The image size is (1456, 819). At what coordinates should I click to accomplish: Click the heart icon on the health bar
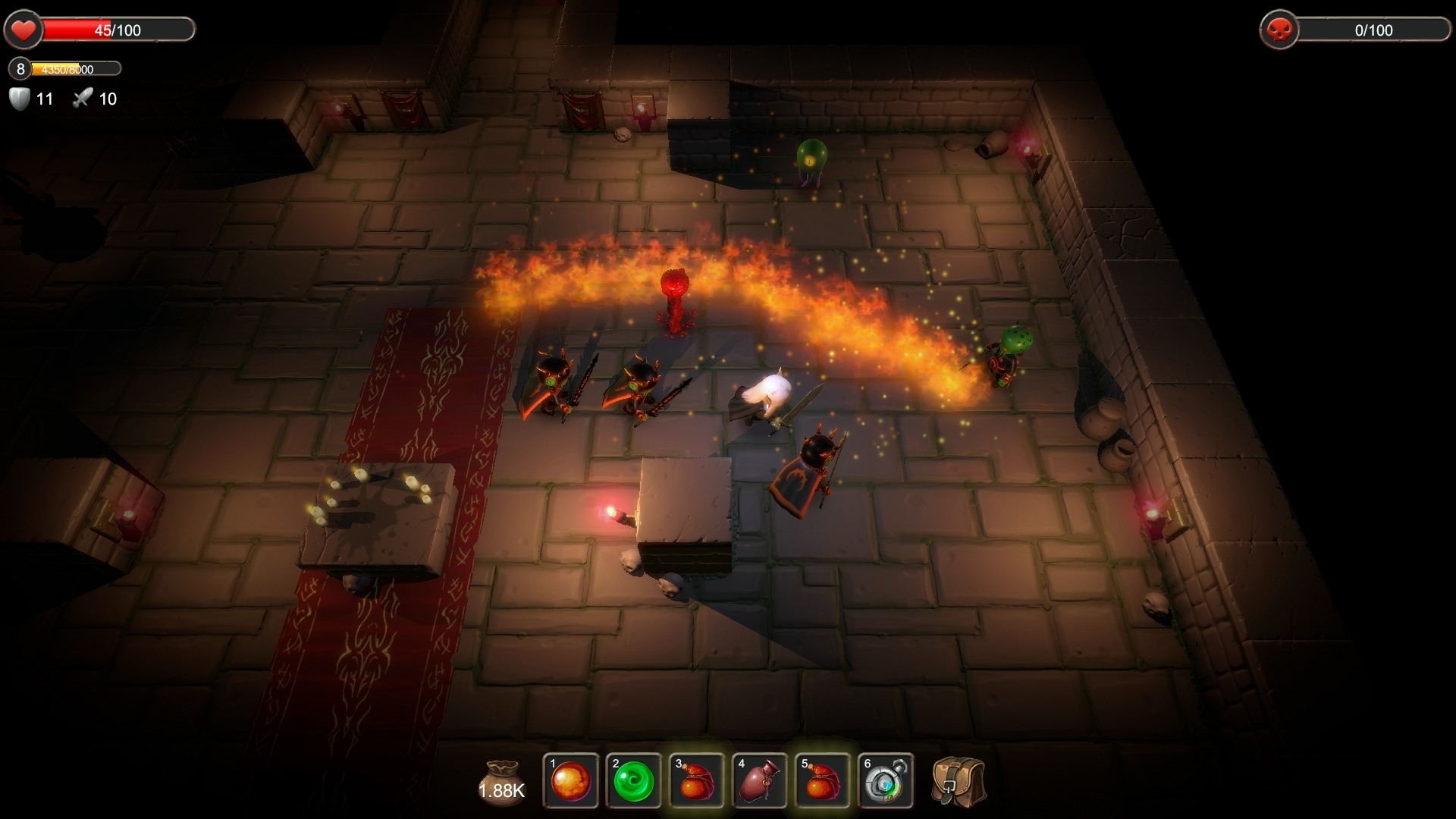[24, 30]
